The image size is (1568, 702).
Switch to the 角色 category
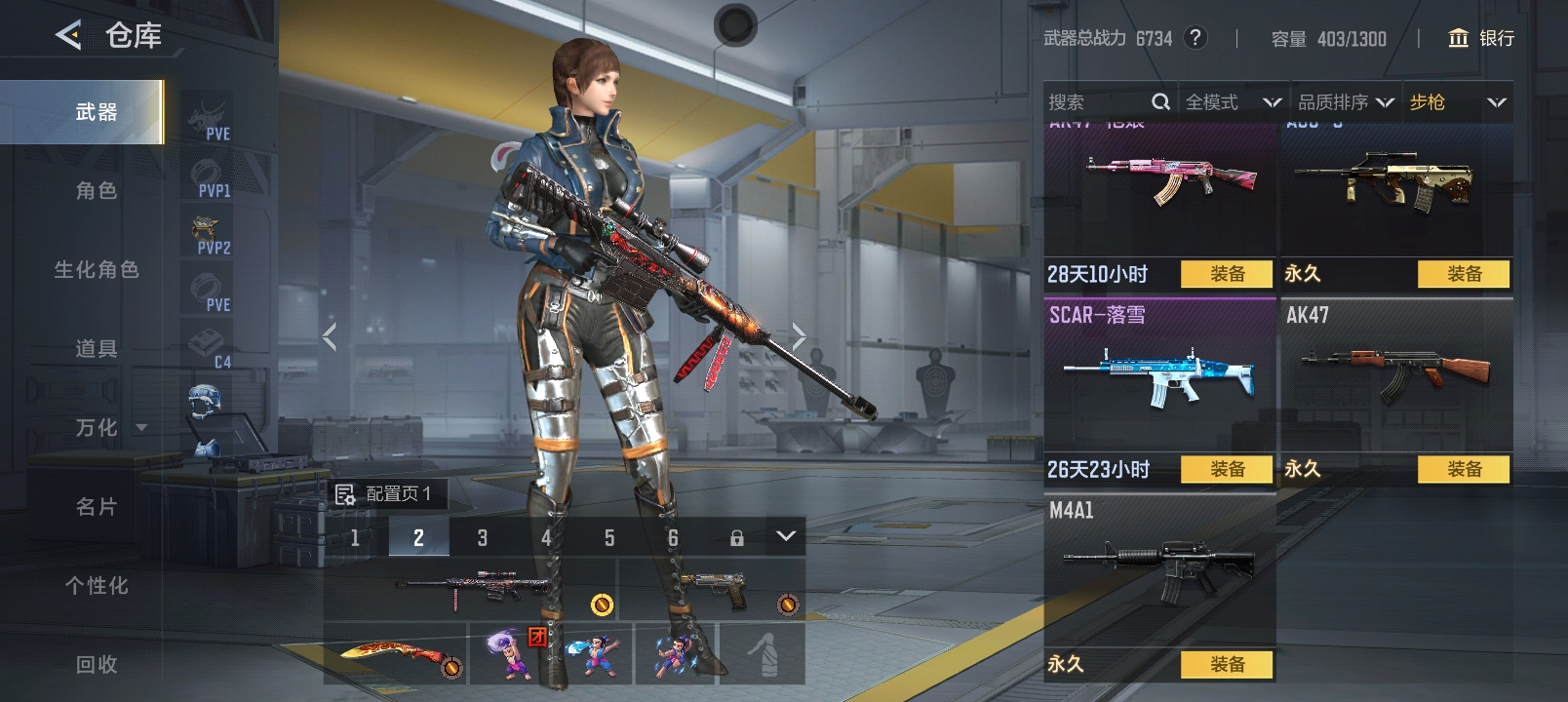96,191
